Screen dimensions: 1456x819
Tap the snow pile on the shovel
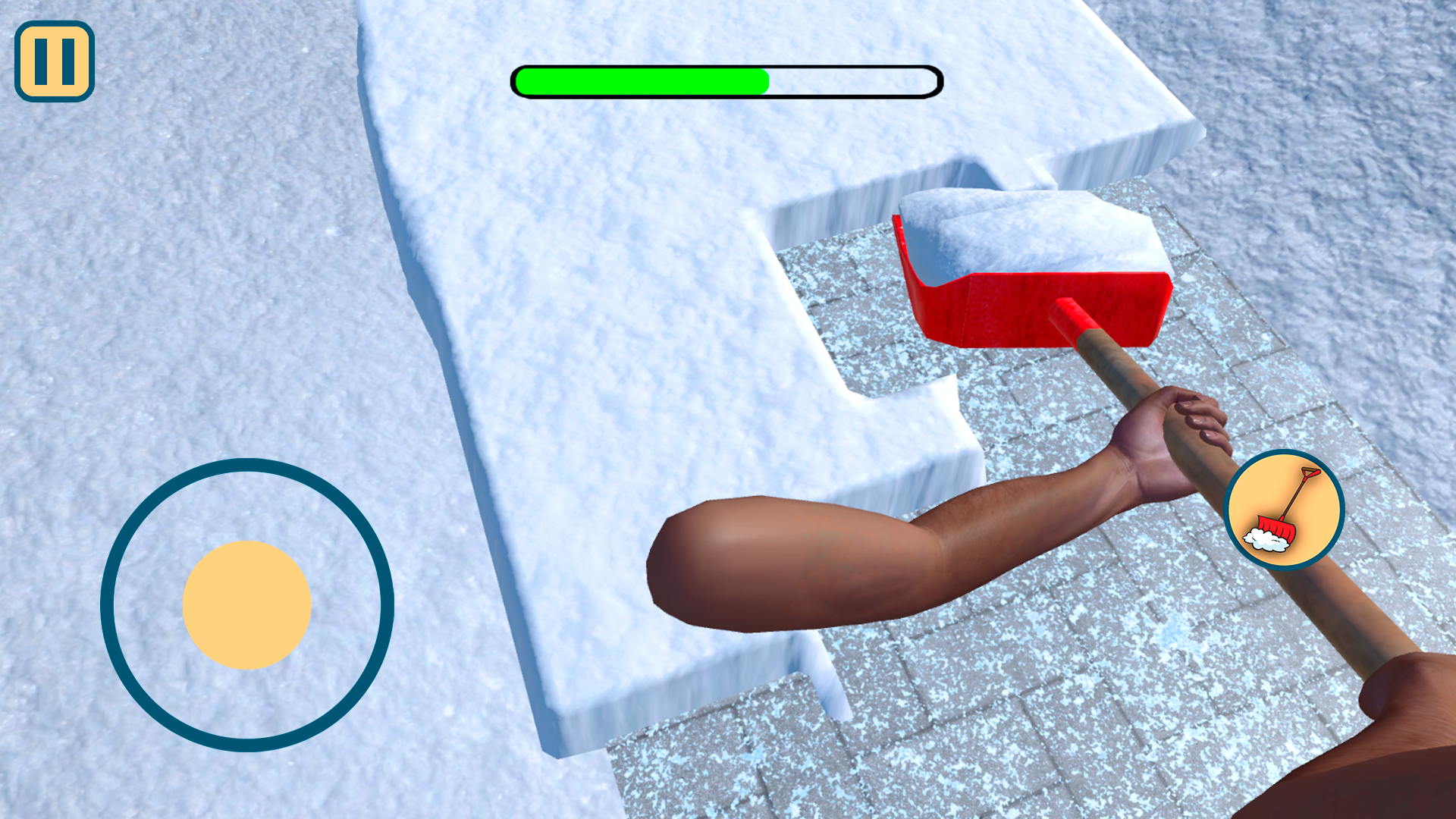point(1009,227)
